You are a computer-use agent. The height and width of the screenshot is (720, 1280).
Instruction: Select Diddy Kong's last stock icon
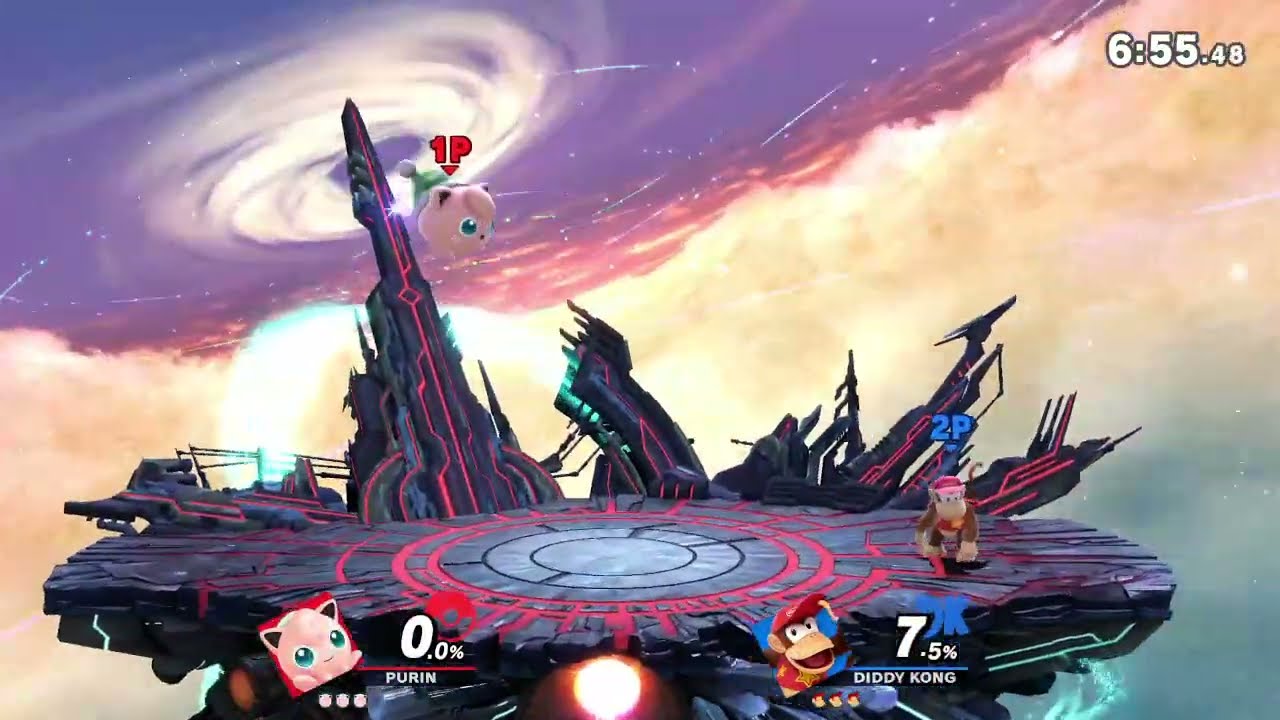855,700
